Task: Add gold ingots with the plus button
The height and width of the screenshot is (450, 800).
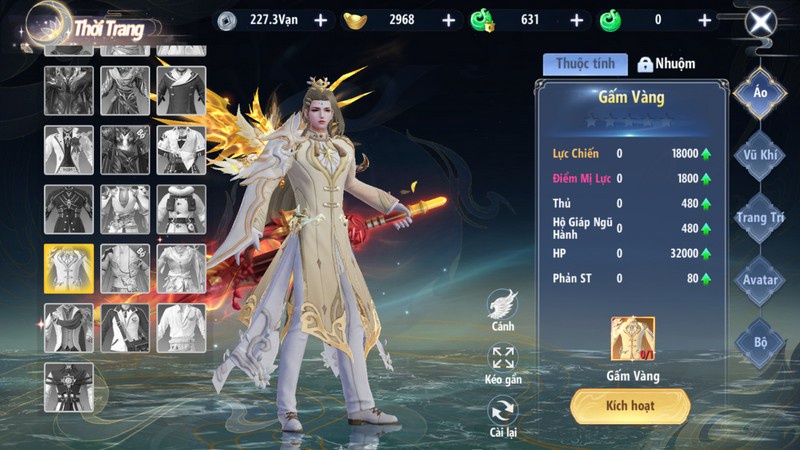Action: [448, 20]
